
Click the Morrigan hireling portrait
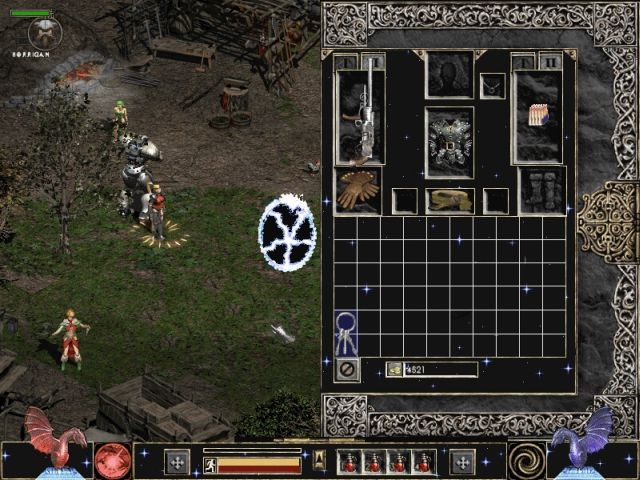point(45,33)
